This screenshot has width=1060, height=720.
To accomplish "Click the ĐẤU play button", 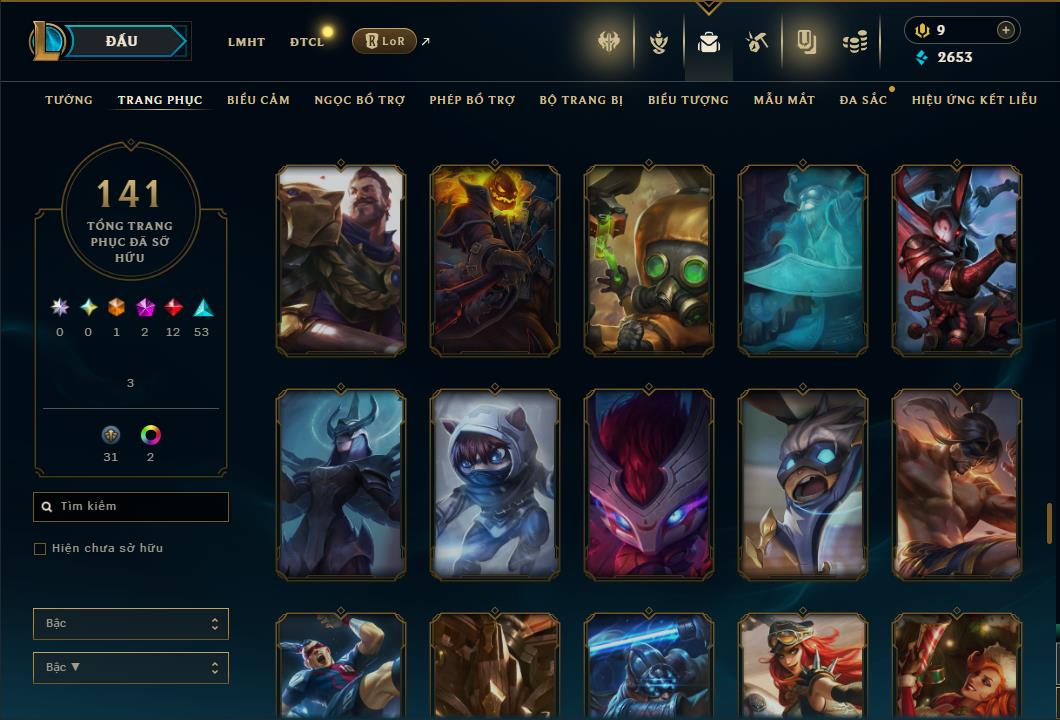I will click(x=122, y=41).
